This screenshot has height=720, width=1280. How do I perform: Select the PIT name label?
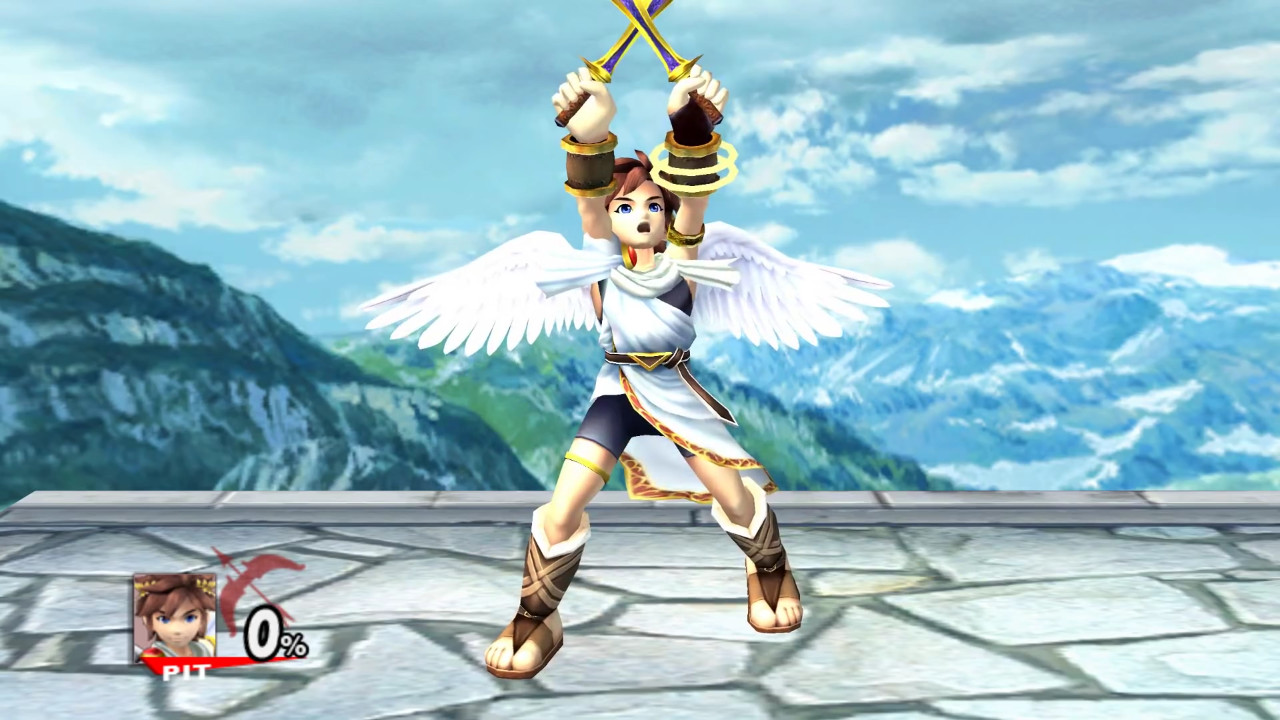pyautogui.click(x=187, y=671)
